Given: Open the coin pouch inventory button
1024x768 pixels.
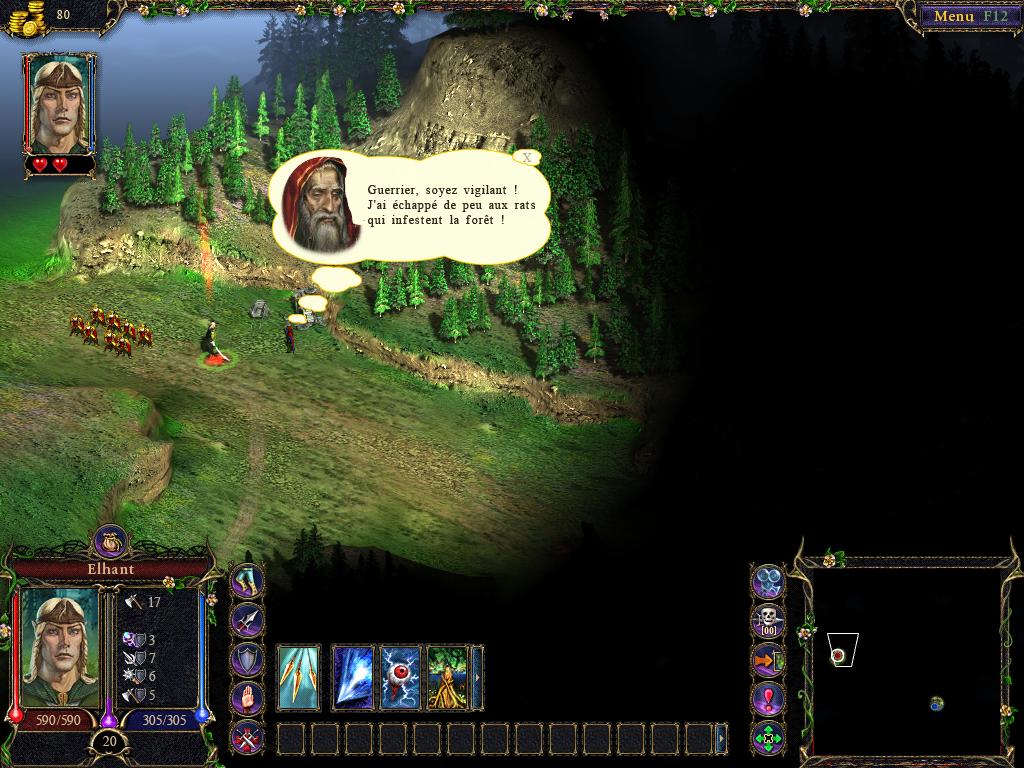Looking at the screenshot, I should pos(111,541).
